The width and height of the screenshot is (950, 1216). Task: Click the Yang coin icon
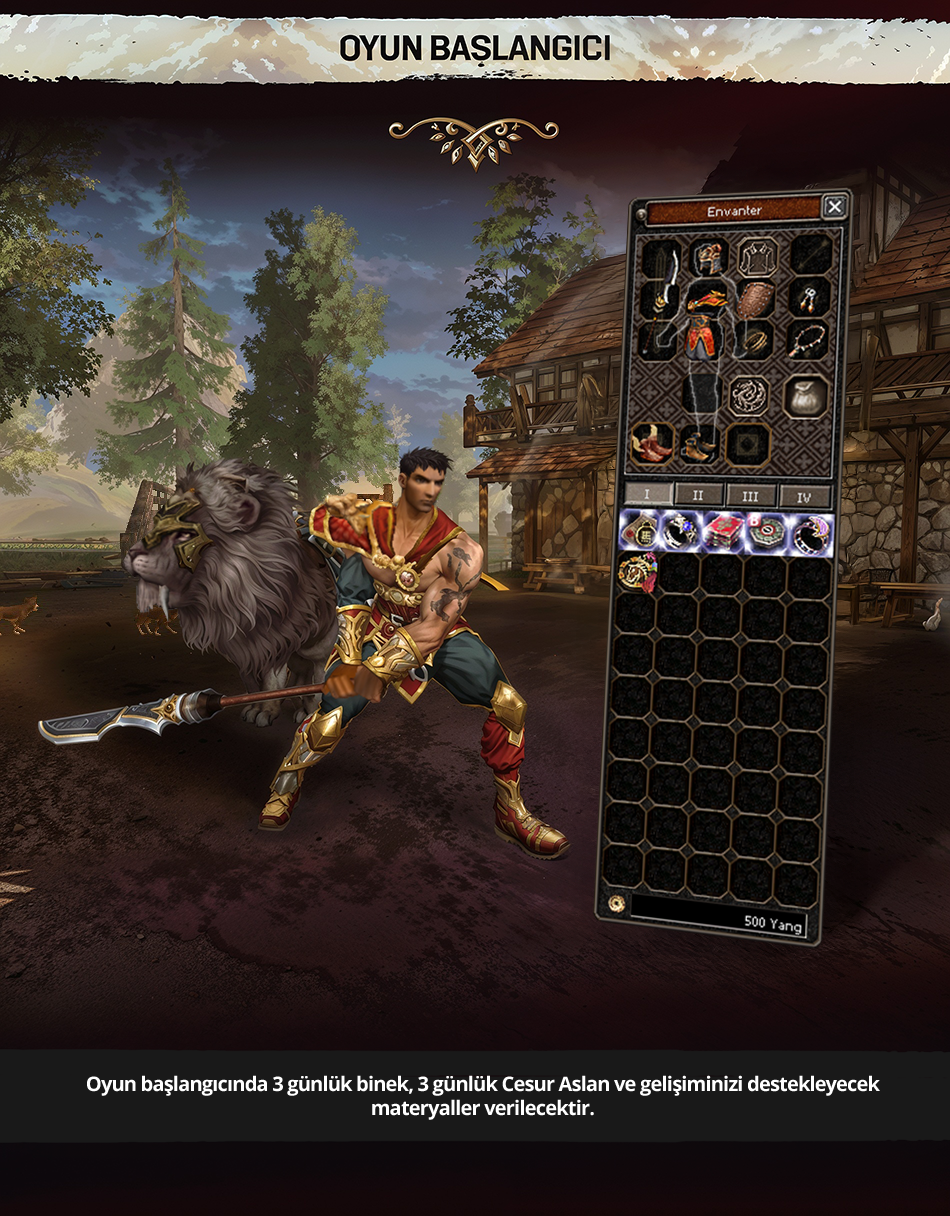tap(615, 904)
